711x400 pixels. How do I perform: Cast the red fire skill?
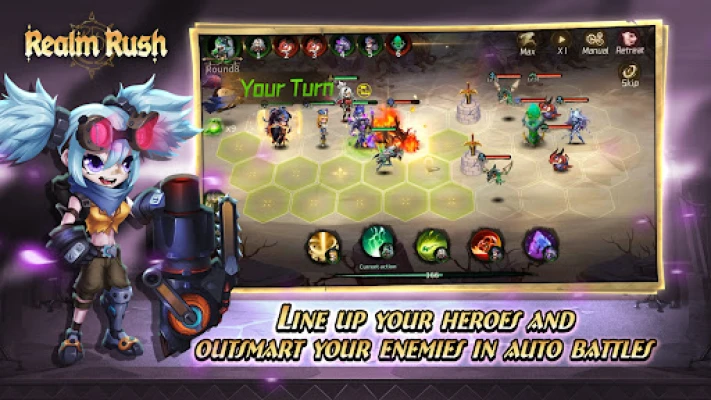tap(487, 245)
